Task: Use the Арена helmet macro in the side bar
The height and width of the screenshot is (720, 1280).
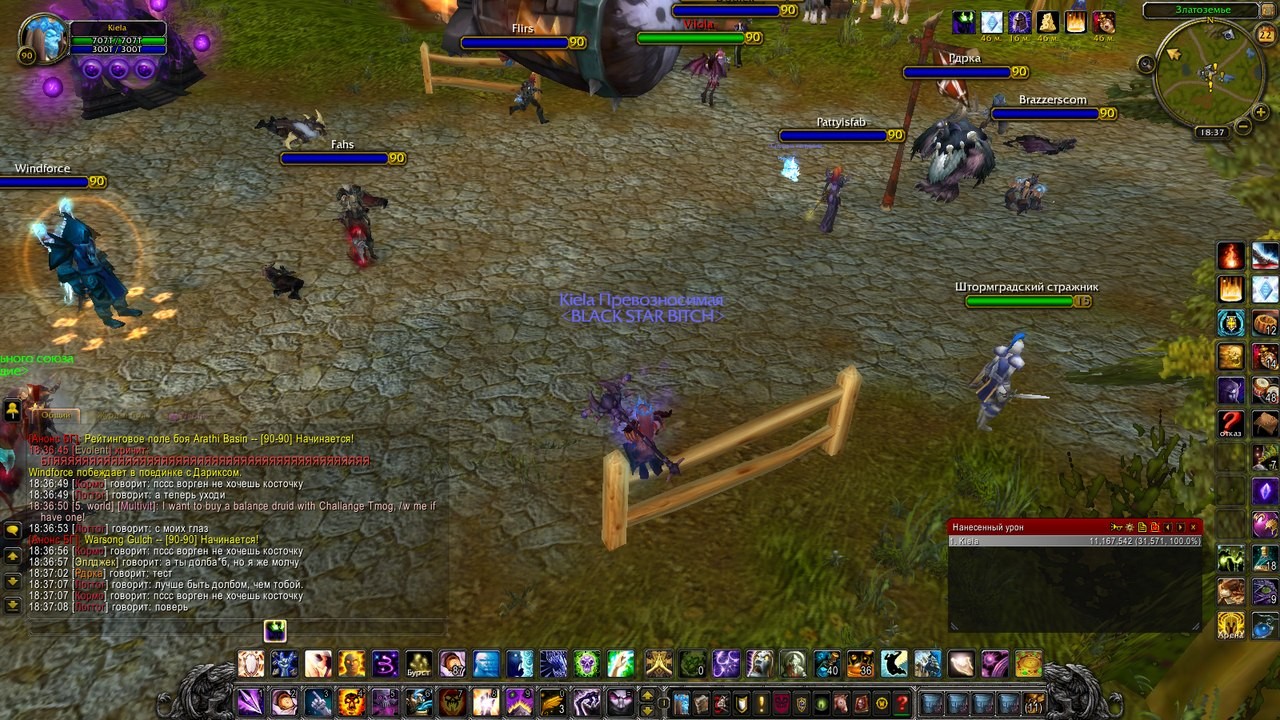Action: [1231, 626]
